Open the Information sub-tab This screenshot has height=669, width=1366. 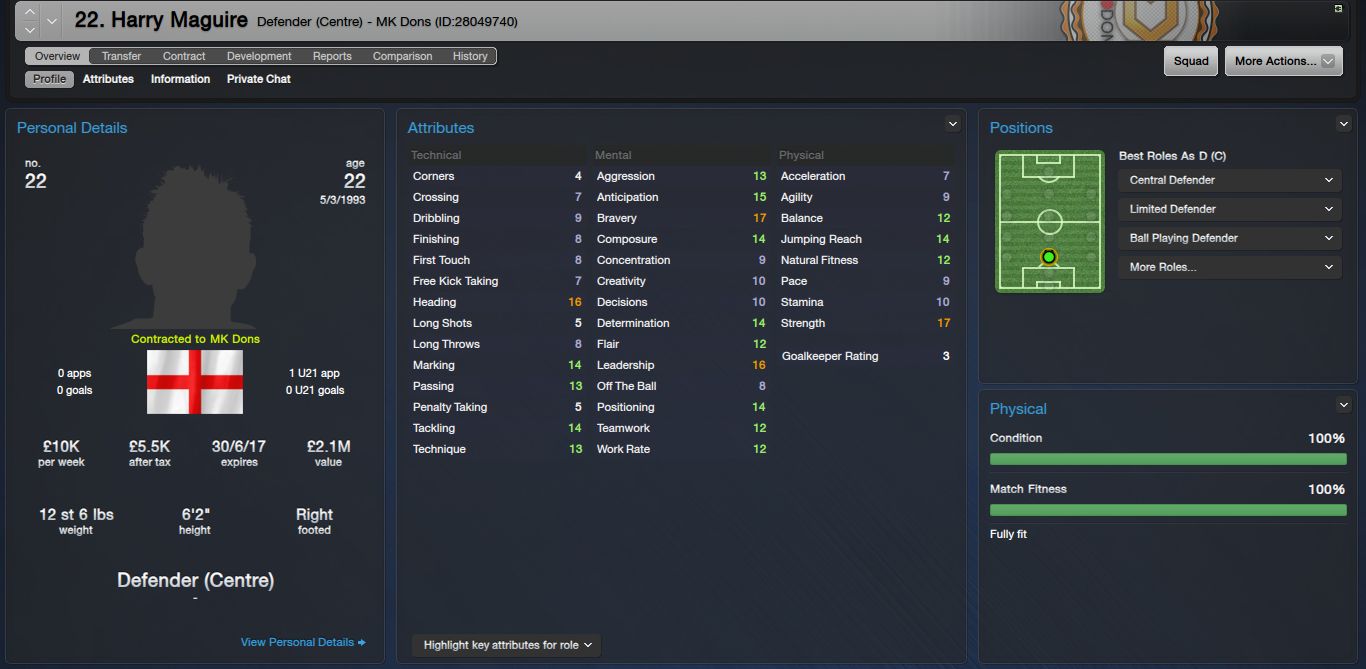(x=180, y=79)
